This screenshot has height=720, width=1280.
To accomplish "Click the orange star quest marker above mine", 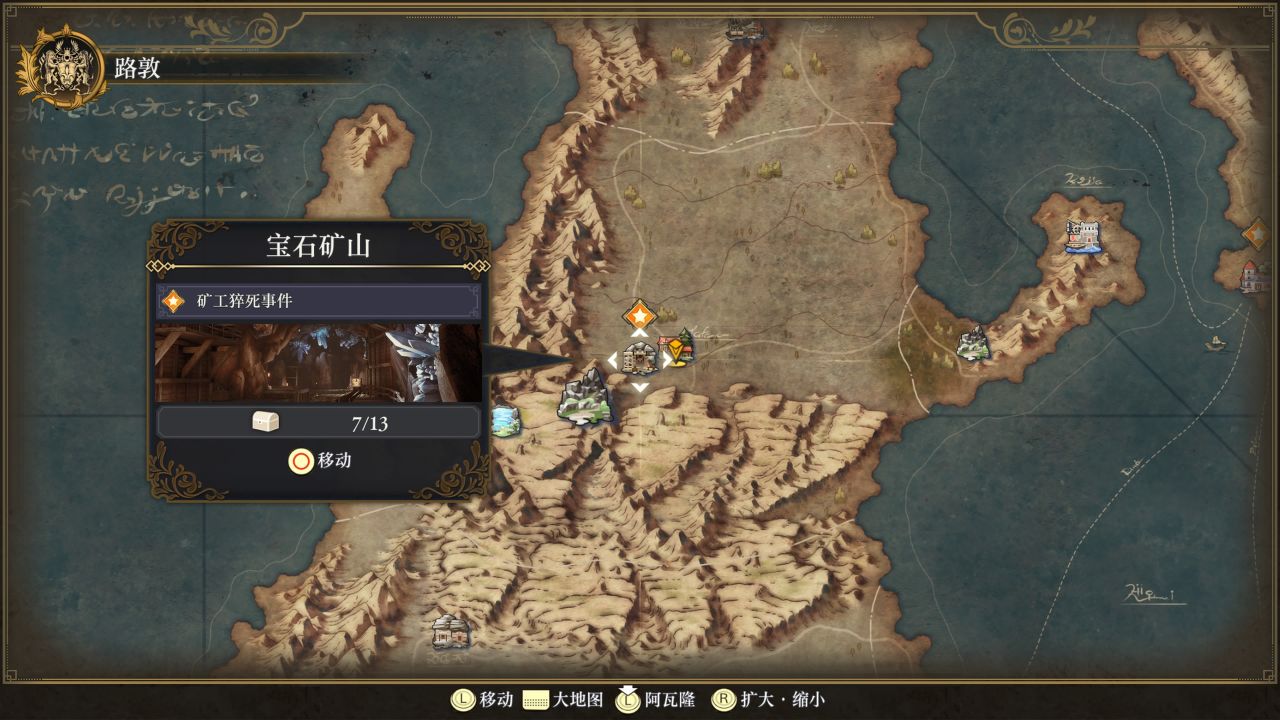I will click(639, 315).
